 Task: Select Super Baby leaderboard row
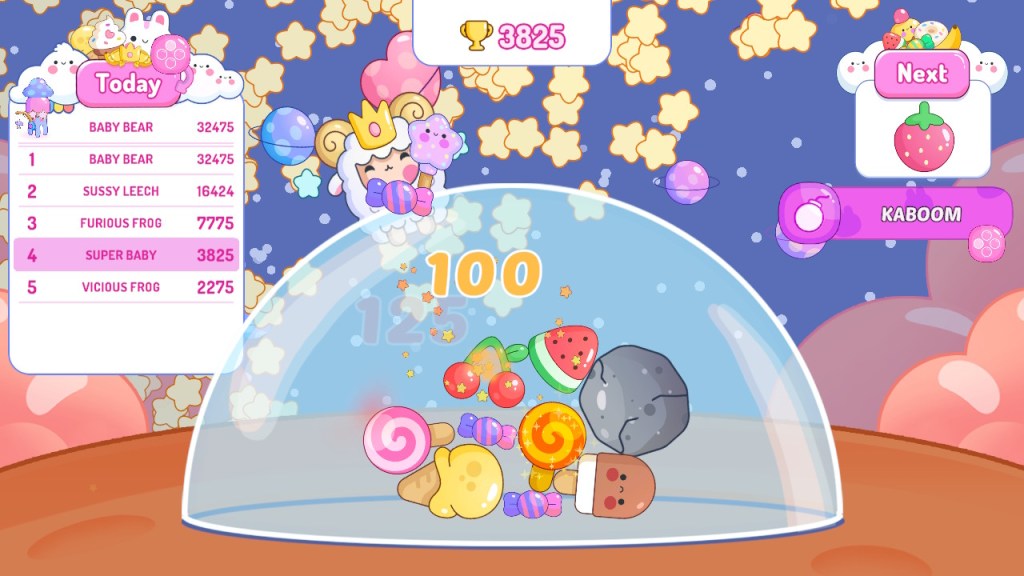coord(127,255)
